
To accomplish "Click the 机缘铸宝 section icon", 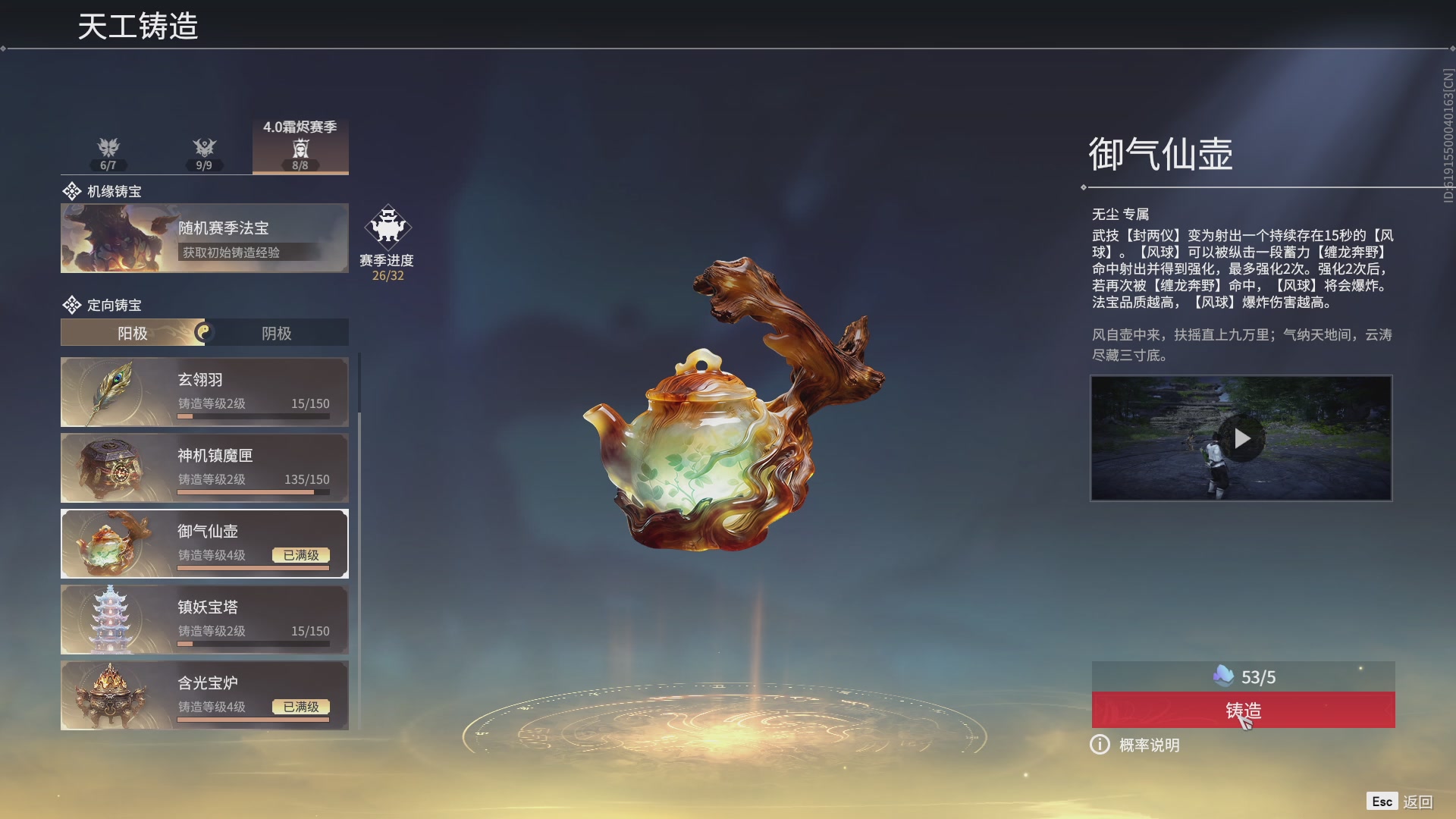I will pos(72,190).
